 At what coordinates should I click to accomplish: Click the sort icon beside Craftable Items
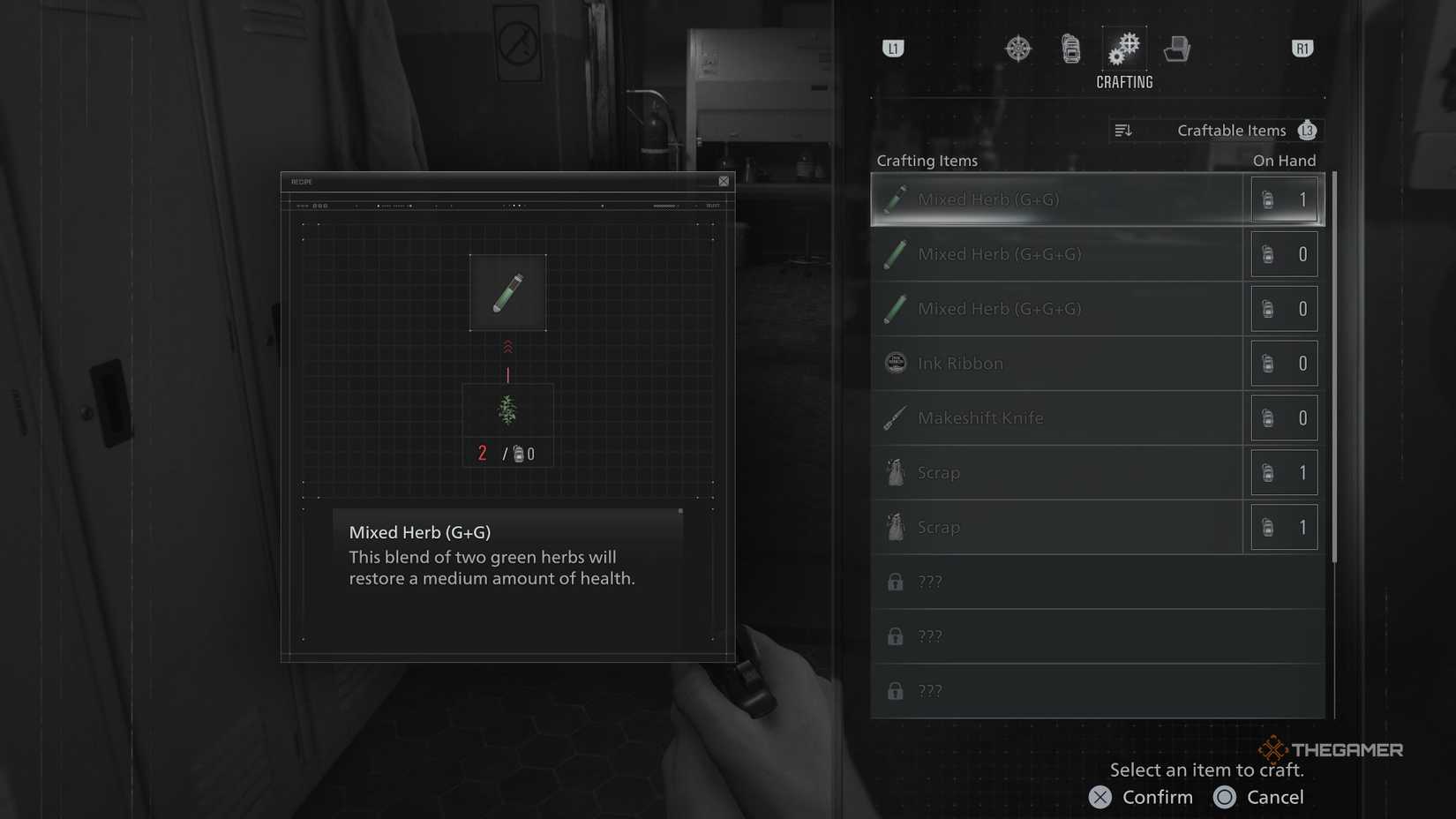[1124, 130]
